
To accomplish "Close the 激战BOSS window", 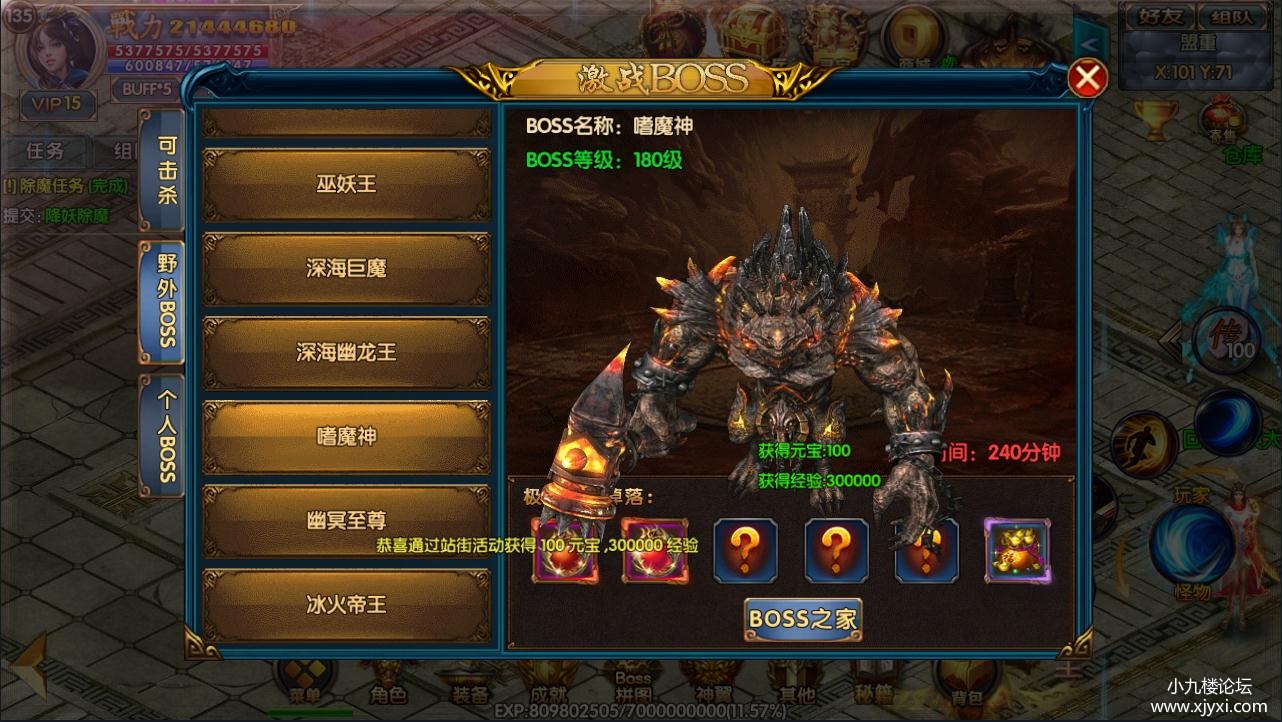I will coord(1087,78).
